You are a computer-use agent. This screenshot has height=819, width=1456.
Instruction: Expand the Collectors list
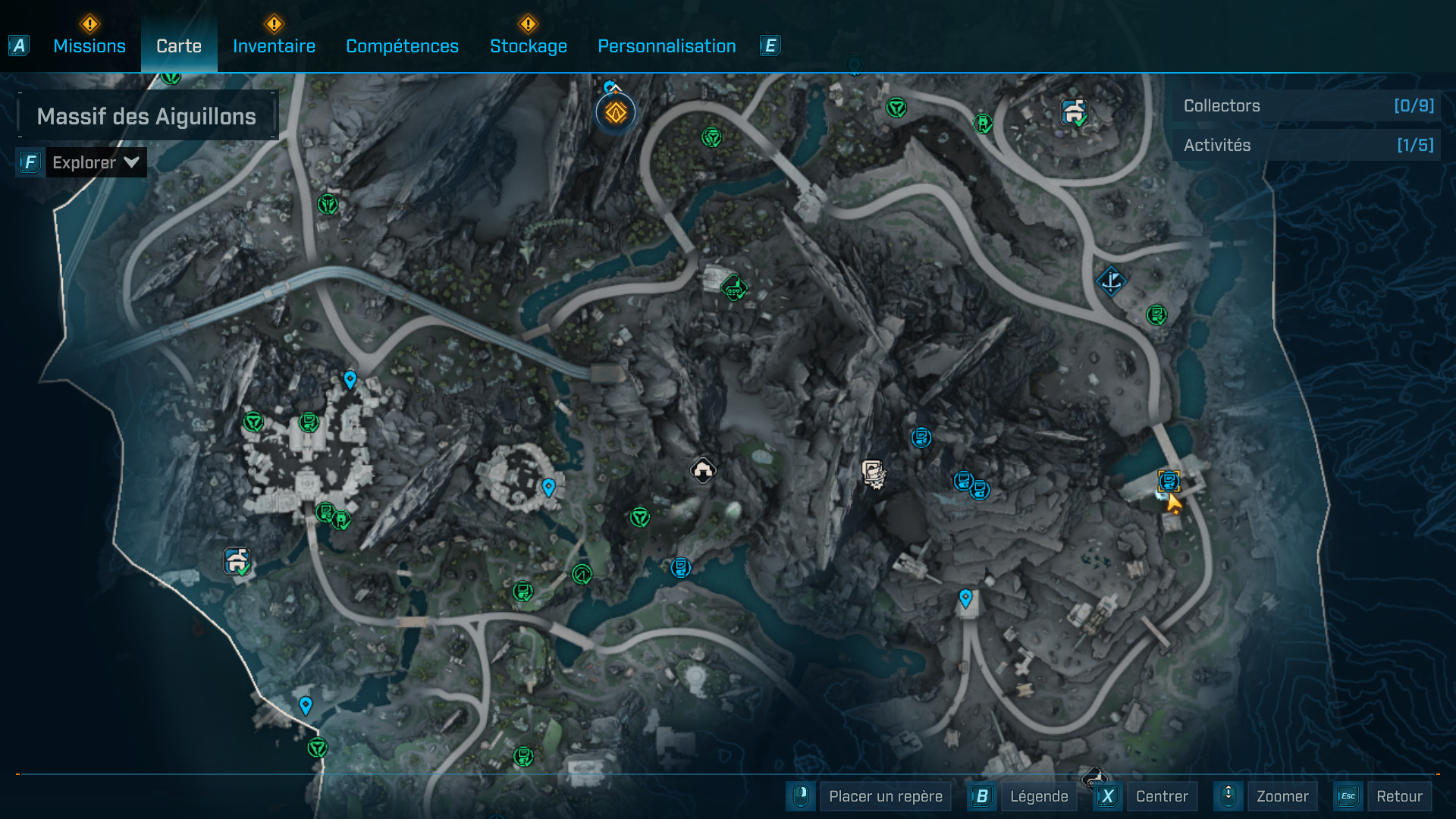pyautogui.click(x=1306, y=106)
